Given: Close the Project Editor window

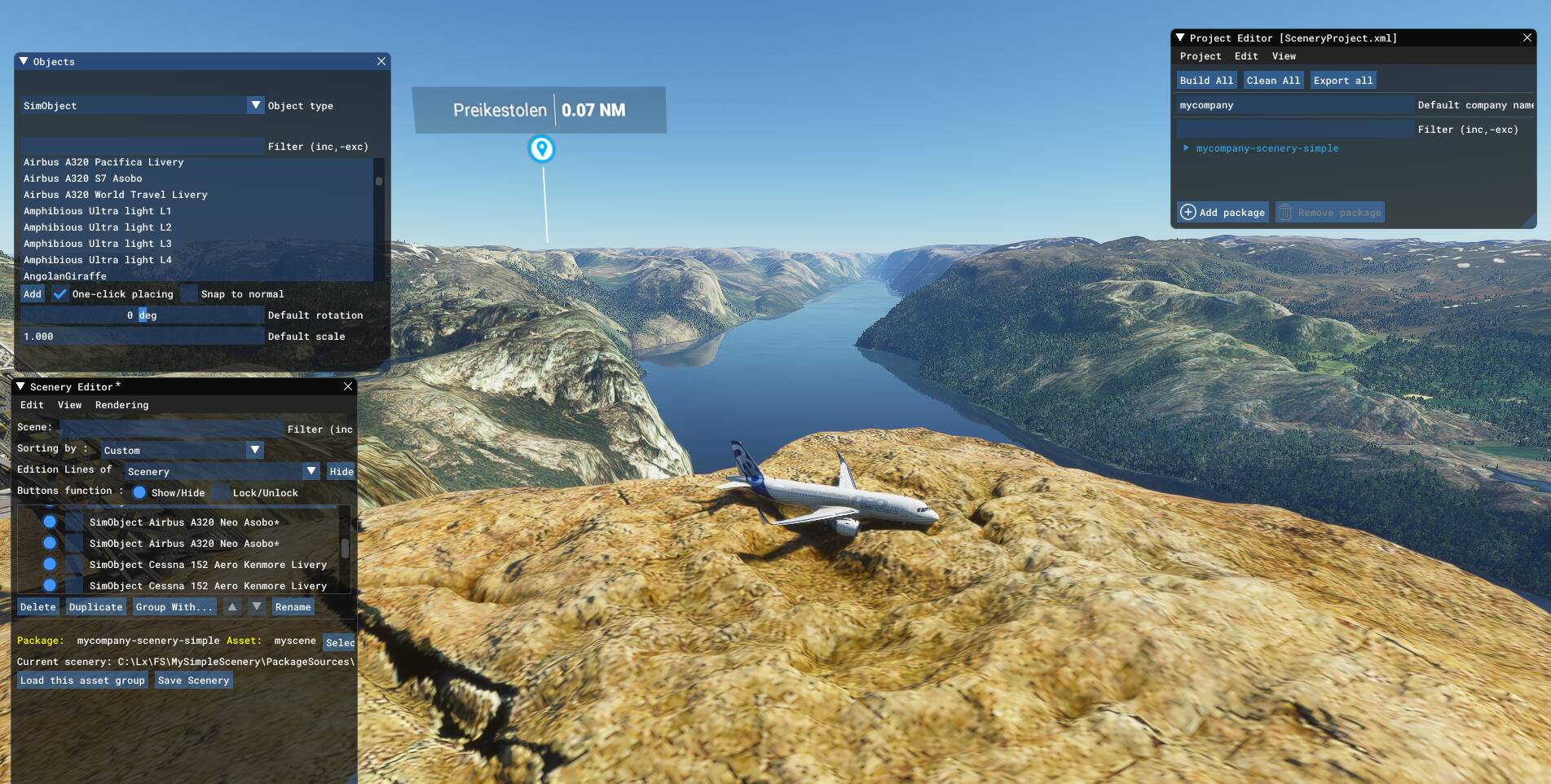Looking at the screenshot, I should 1527,38.
